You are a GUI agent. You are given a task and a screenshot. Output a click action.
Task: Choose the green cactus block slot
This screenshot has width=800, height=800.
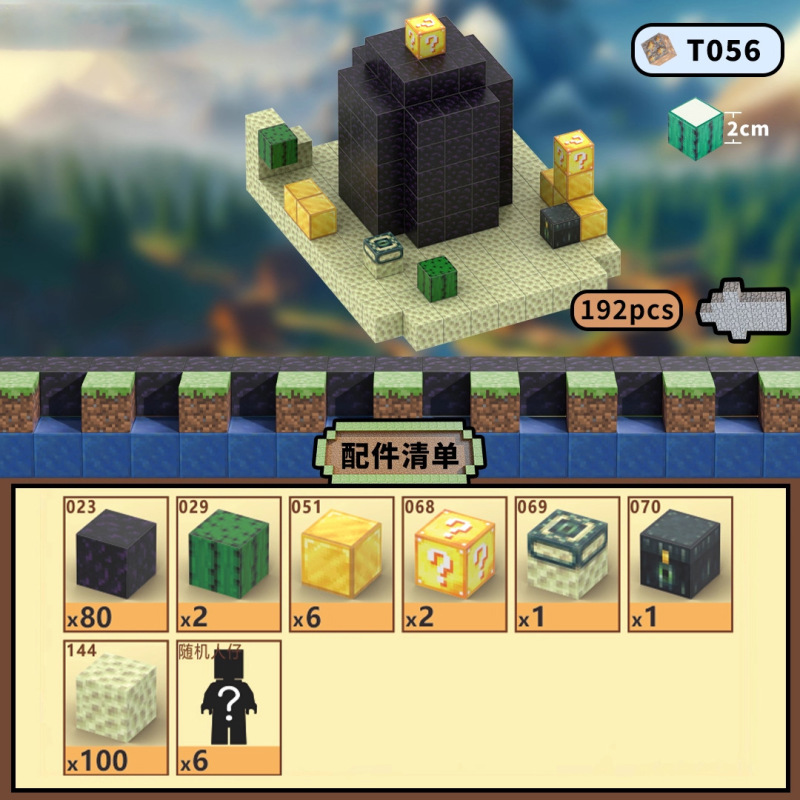point(228,563)
